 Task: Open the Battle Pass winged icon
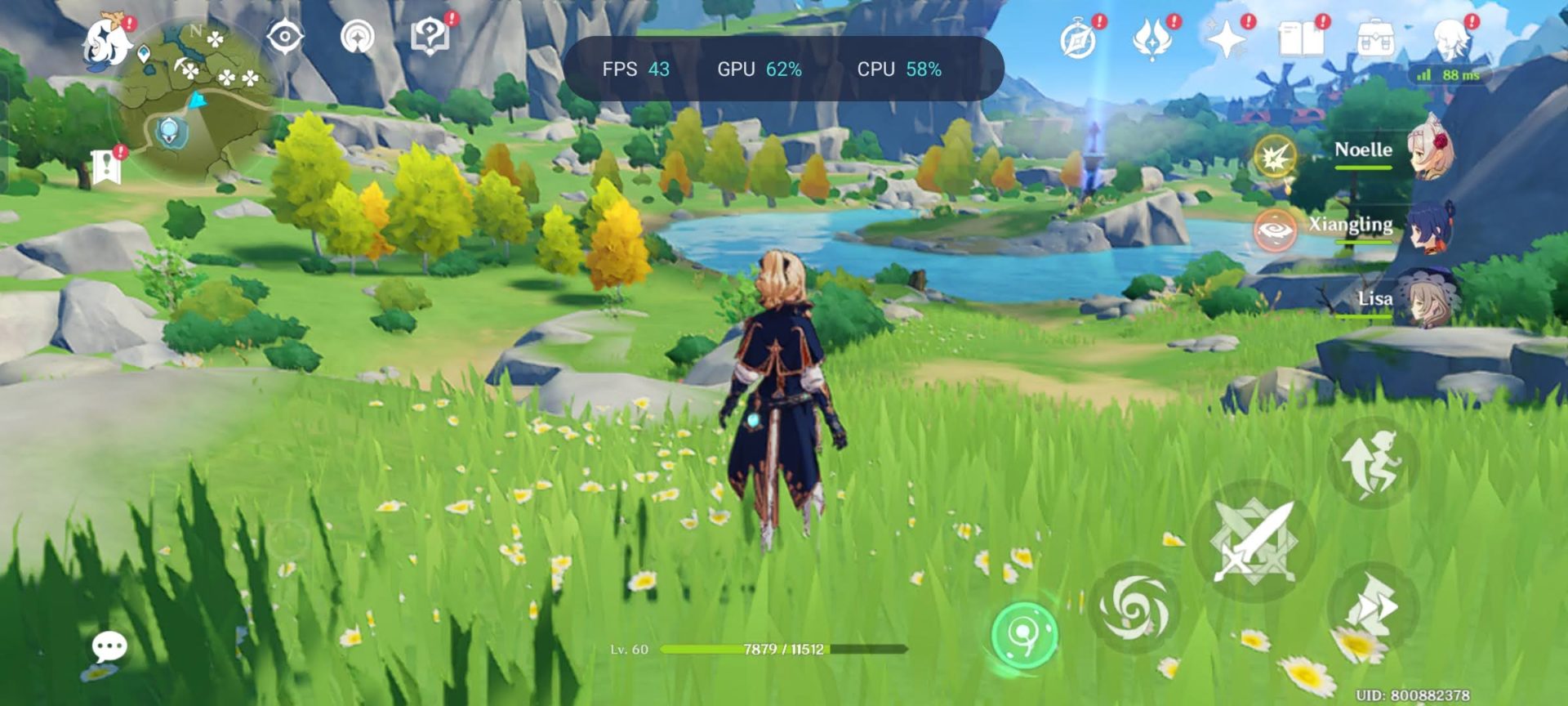point(1151,40)
